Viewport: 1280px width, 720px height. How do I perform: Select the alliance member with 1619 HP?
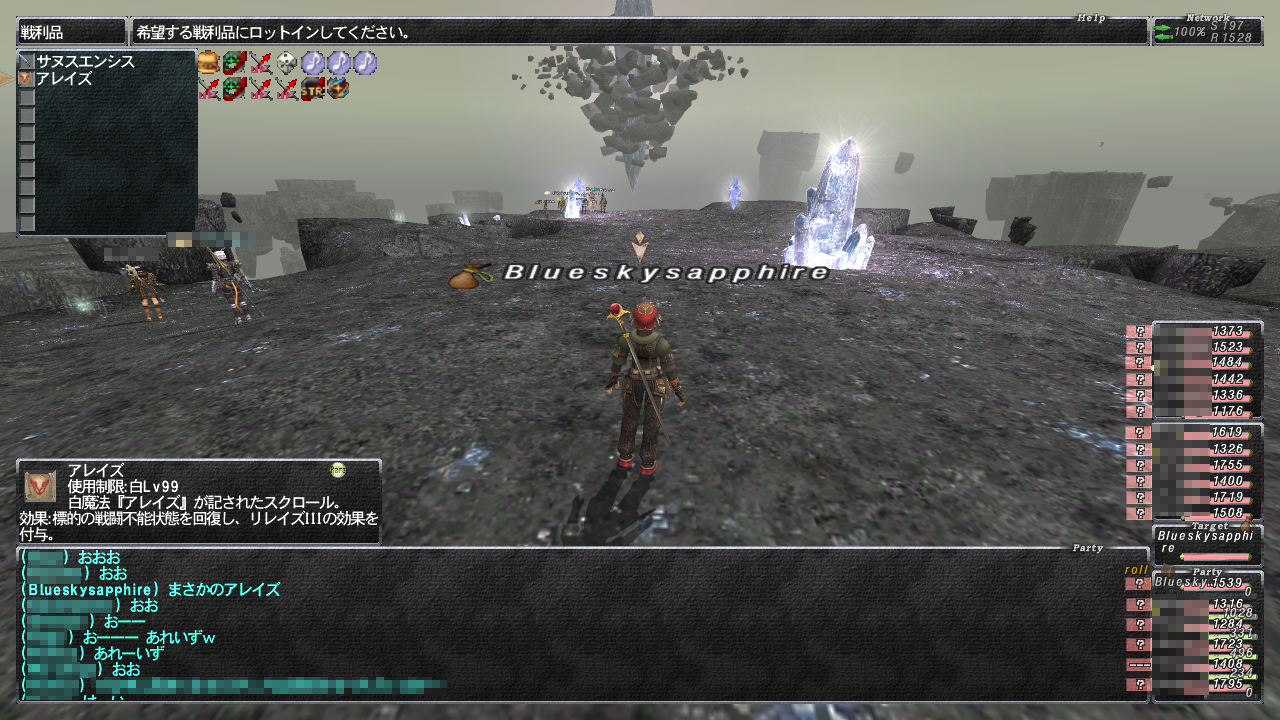pos(1205,433)
